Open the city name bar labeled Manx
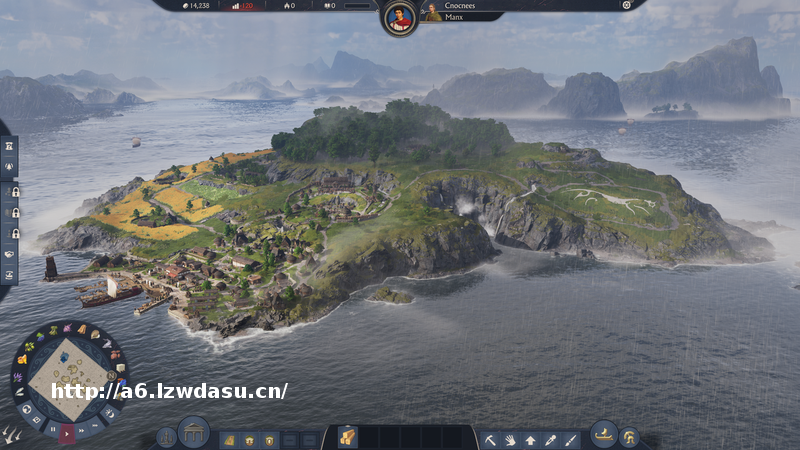 coord(460,16)
